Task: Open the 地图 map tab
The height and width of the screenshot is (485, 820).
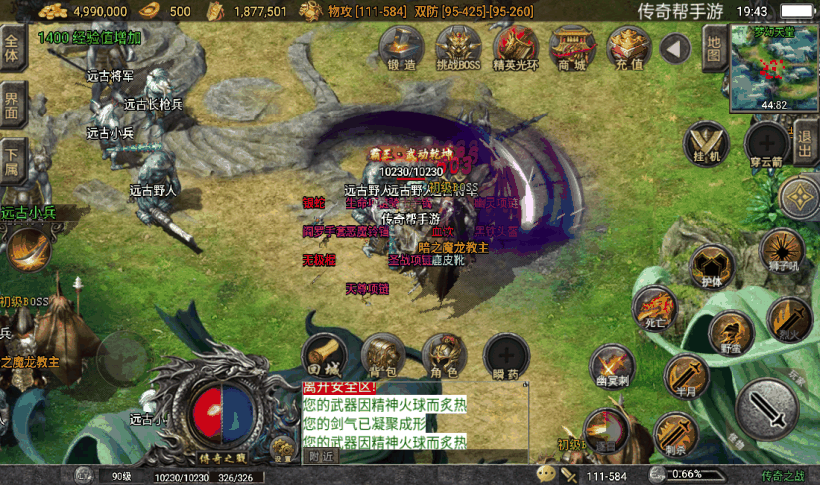Action: click(x=713, y=49)
